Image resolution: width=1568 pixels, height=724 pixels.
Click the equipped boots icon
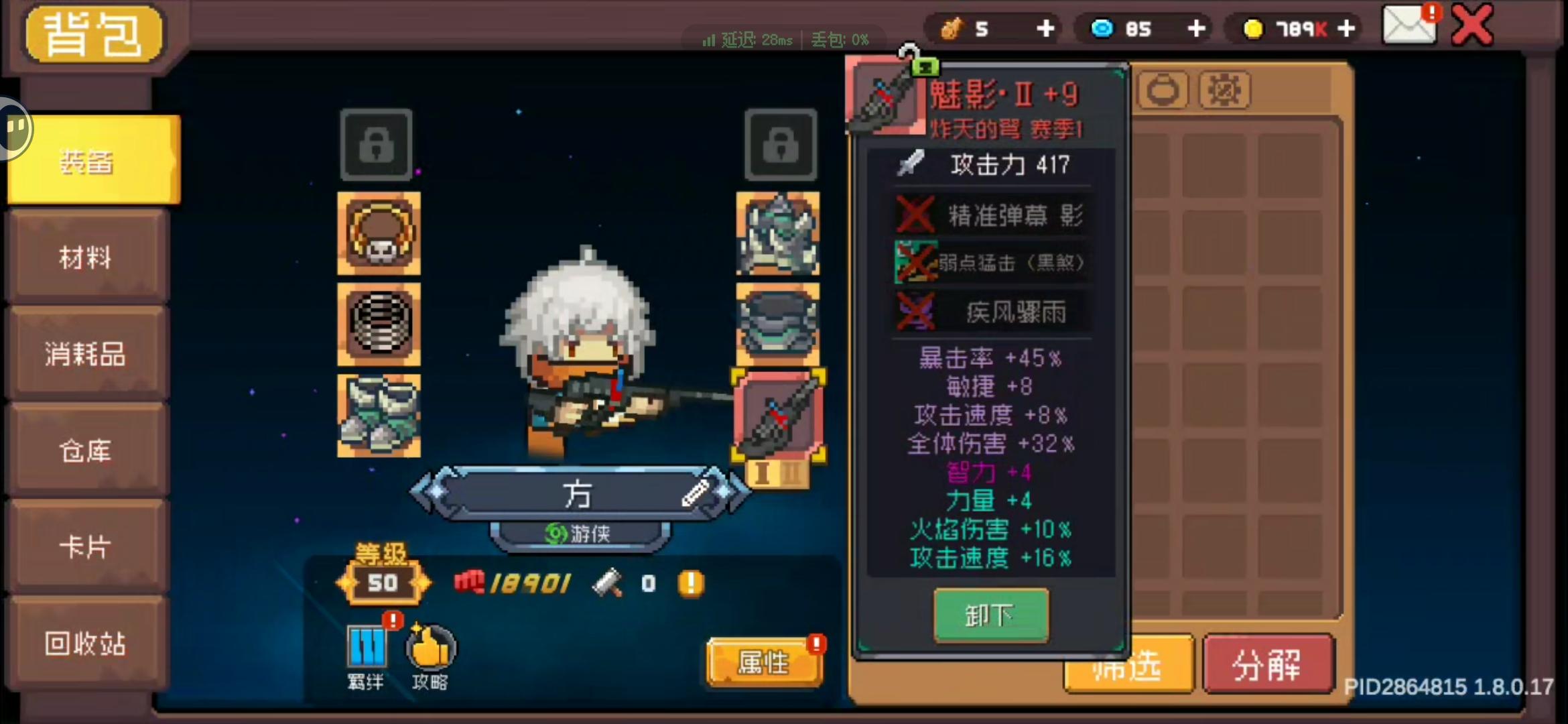point(378,416)
